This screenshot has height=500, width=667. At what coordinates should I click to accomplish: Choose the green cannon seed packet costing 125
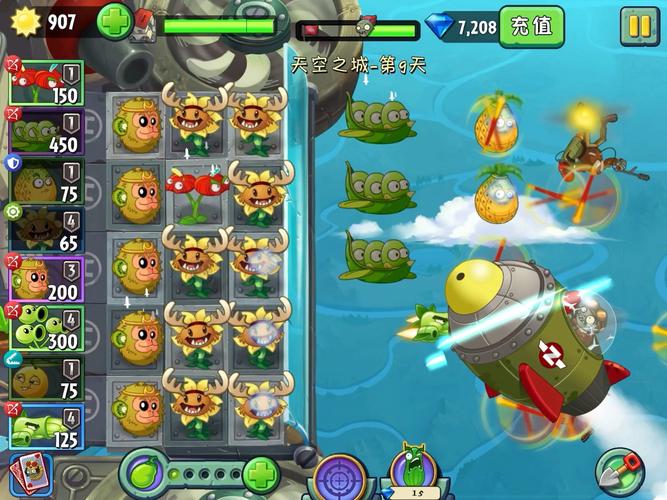[46, 425]
